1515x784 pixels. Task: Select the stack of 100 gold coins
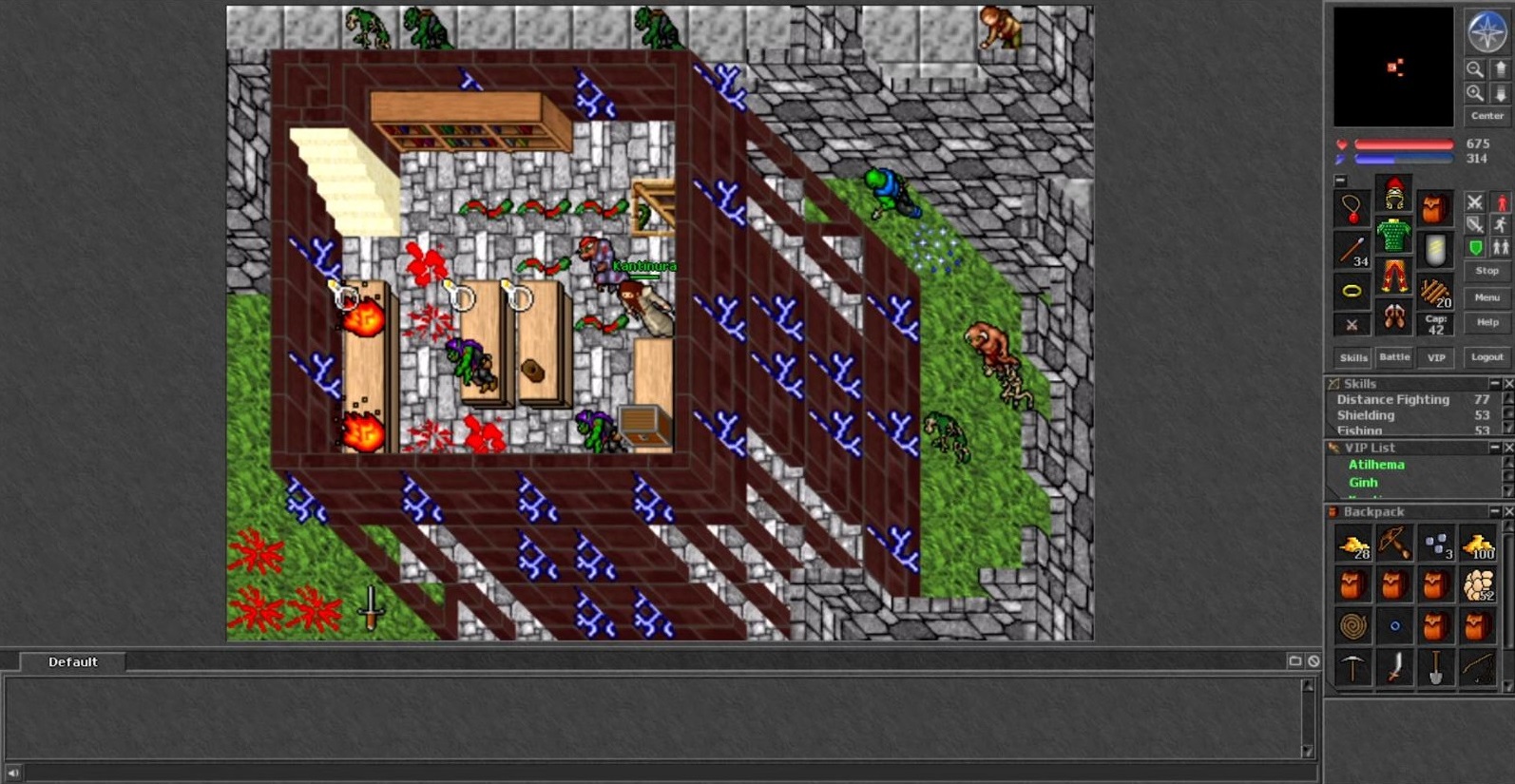point(1478,545)
